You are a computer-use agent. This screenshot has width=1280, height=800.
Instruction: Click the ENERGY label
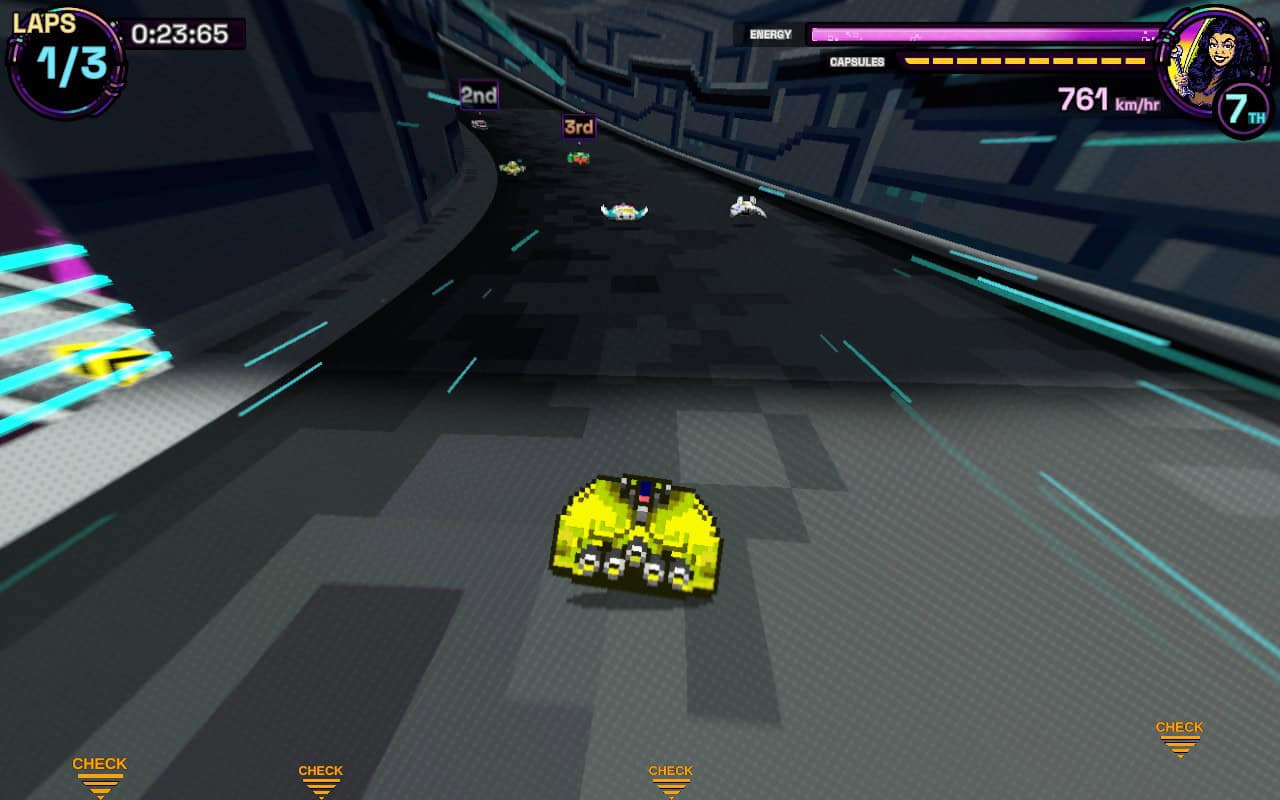pos(771,34)
